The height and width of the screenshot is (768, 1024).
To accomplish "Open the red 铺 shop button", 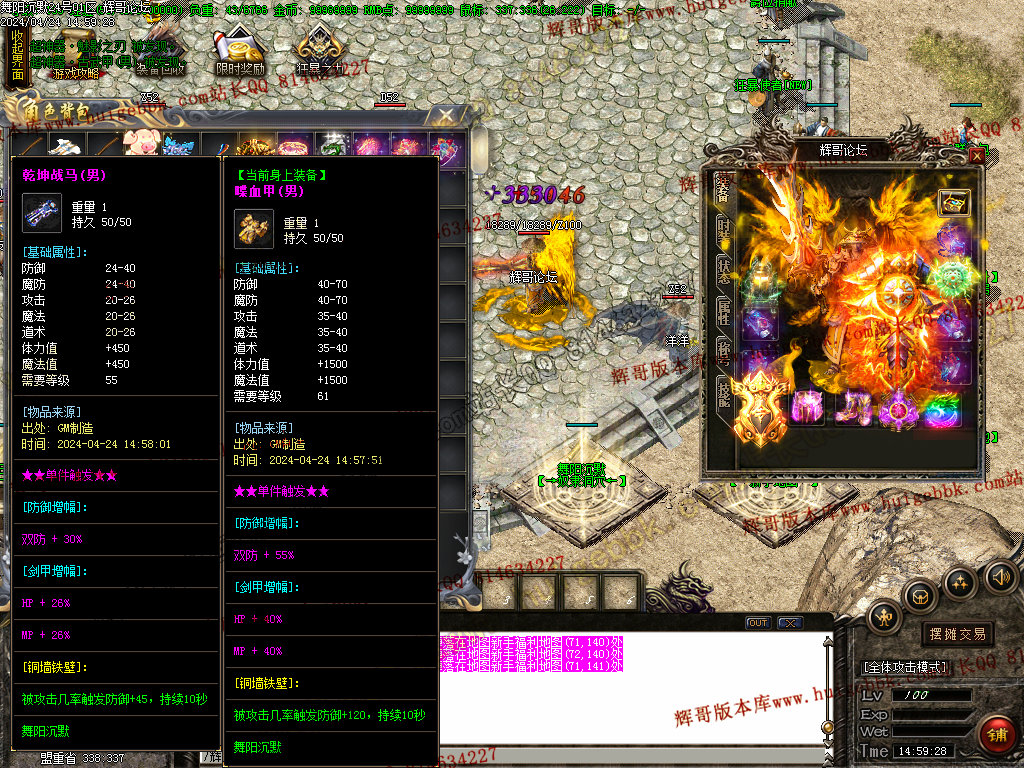I will coord(996,734).
